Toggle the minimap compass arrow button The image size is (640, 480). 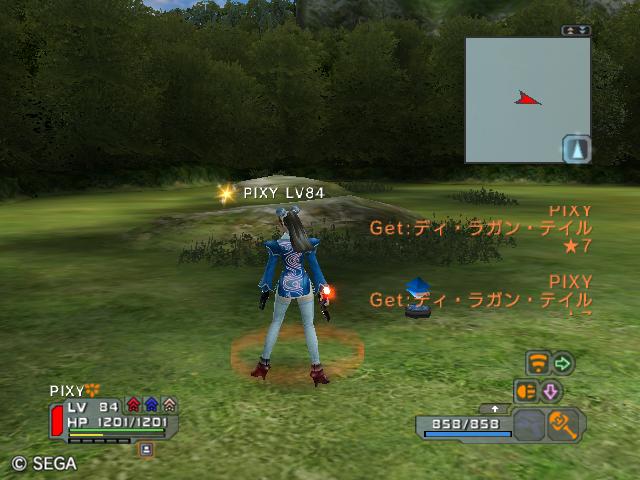point(577,149)
